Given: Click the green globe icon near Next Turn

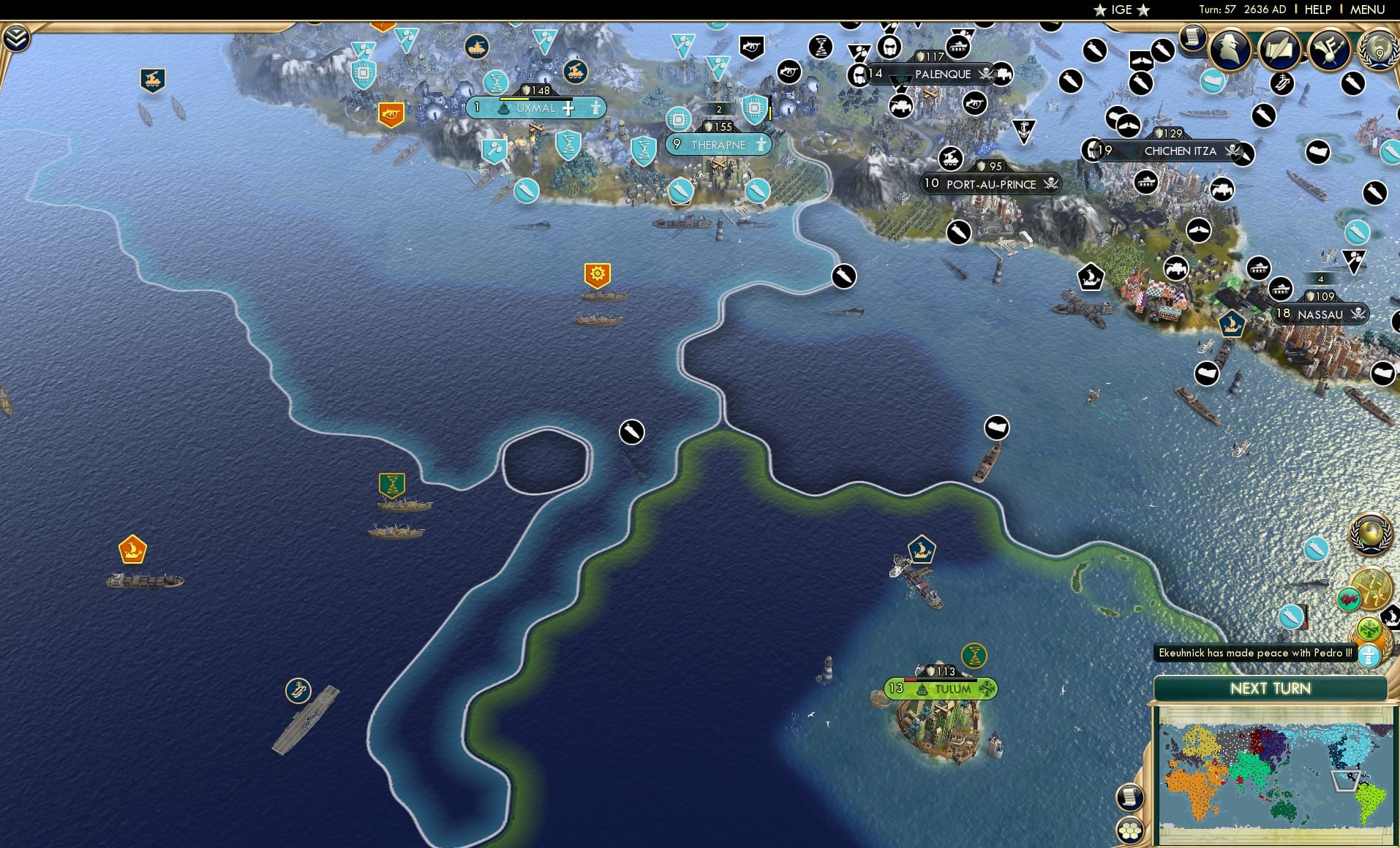Looking at the screenshot, I should coord(1371,629).
